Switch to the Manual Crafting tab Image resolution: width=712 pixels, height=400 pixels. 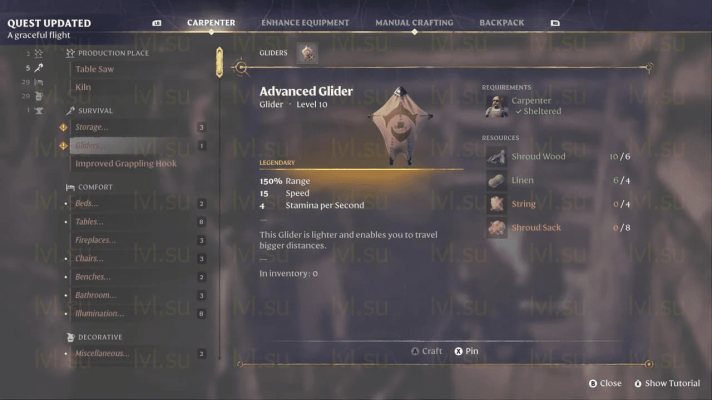[x=414, y=22]
